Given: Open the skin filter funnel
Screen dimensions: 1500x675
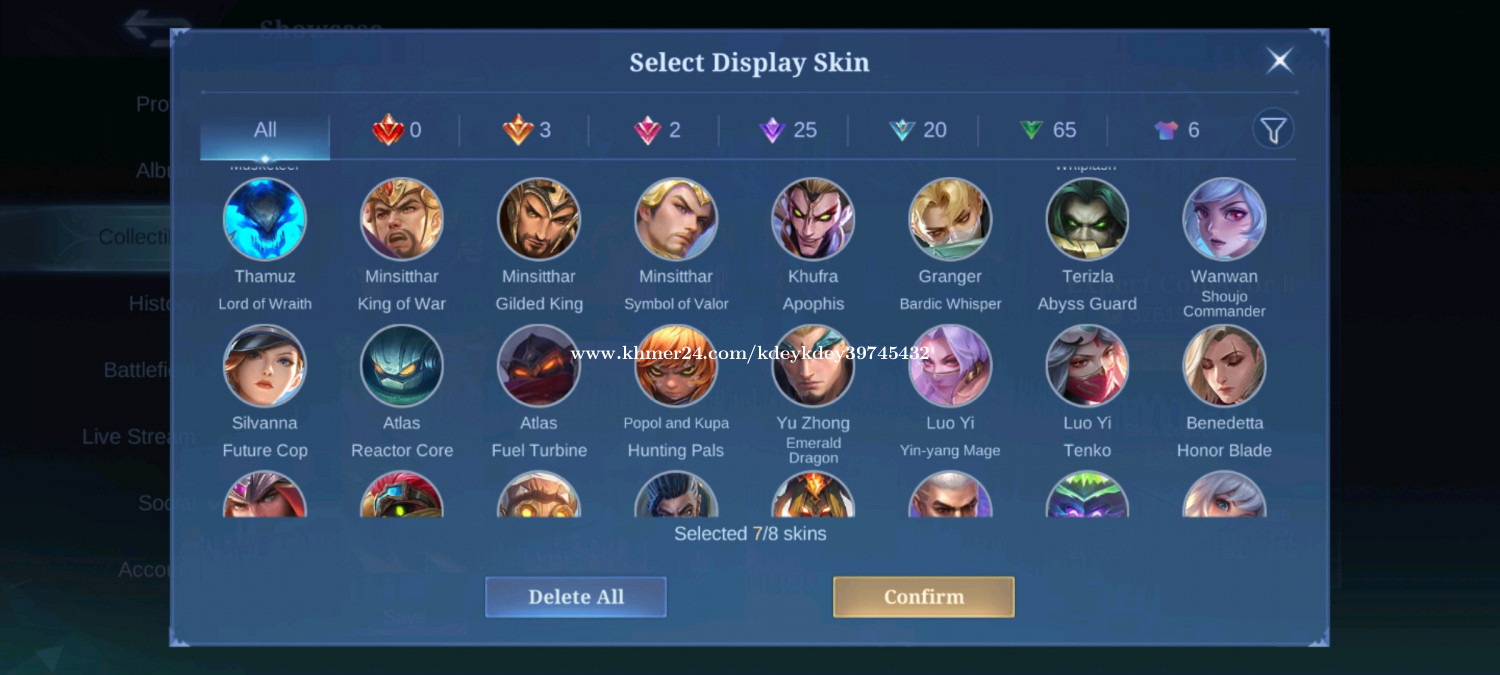Looking at the screenshot, I should [x=1272, y=130].
